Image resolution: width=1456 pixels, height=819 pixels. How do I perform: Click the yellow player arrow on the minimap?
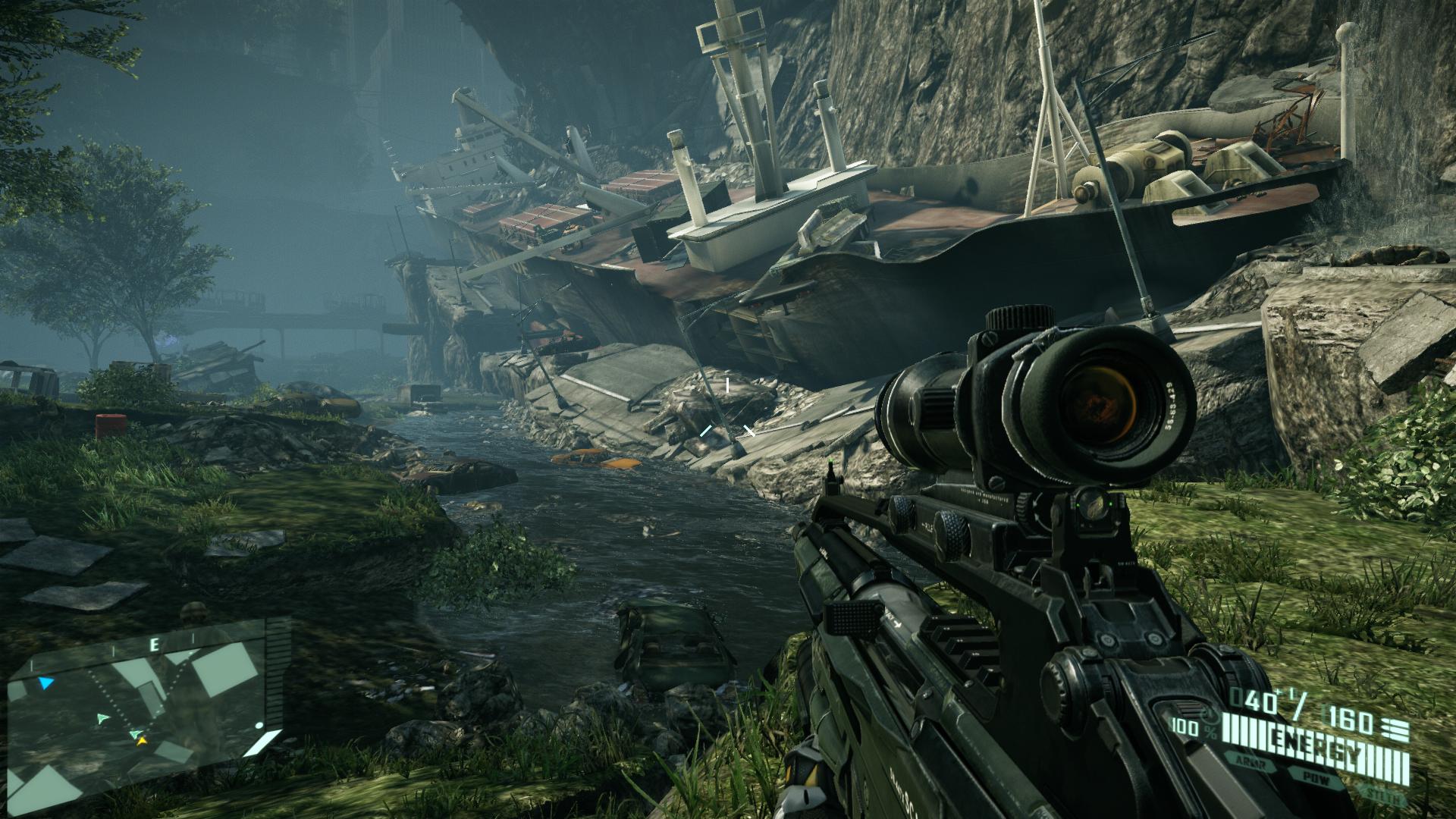143,742
